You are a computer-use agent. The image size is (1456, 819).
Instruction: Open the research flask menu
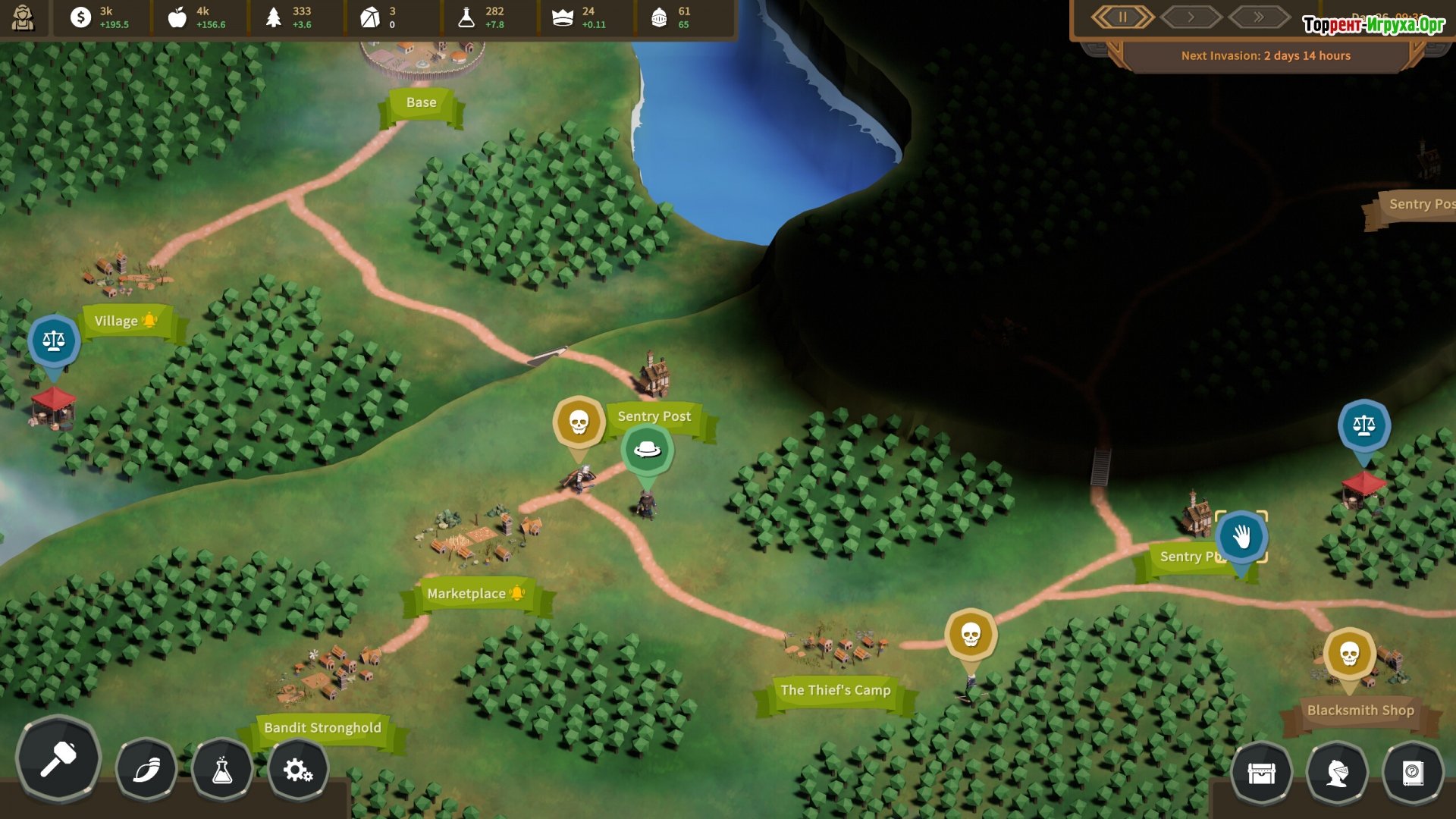tap(222, 771)
